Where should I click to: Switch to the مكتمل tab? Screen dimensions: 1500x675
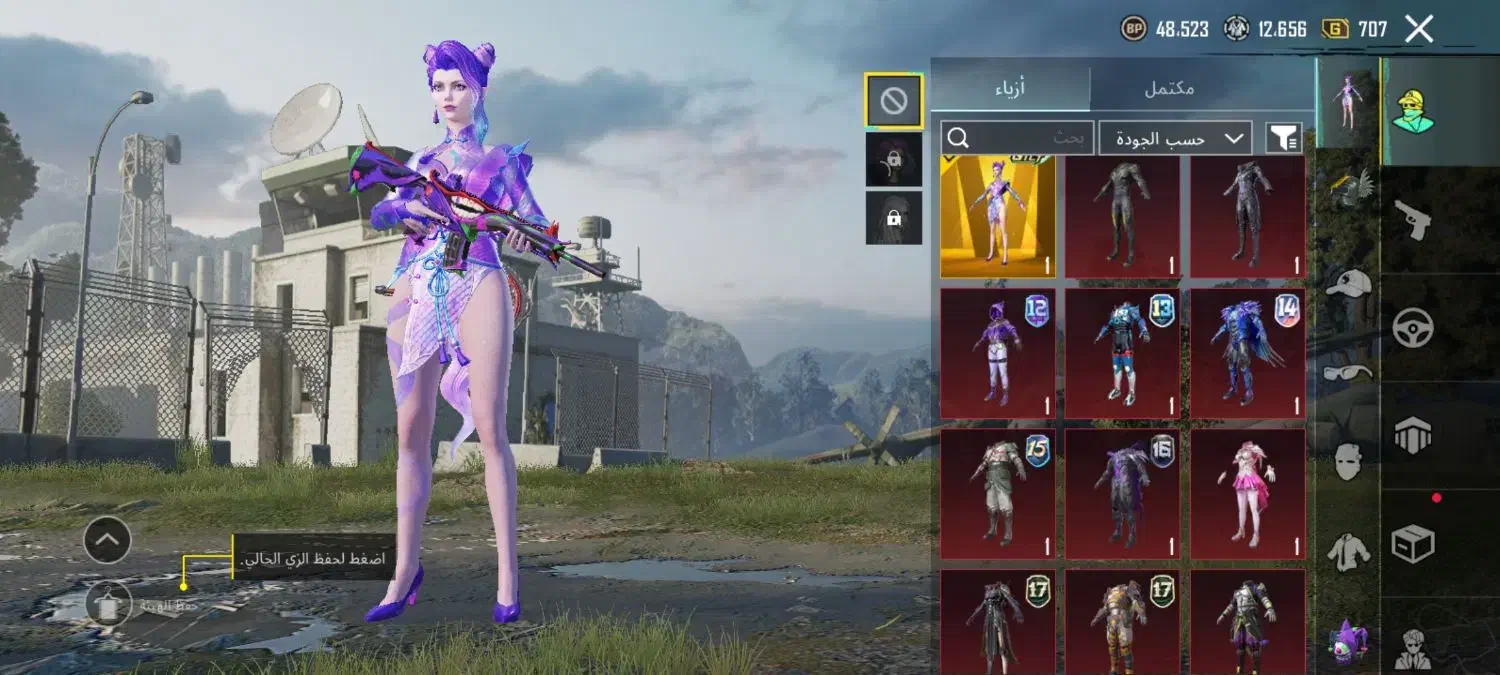click(x=1168, y=87)
